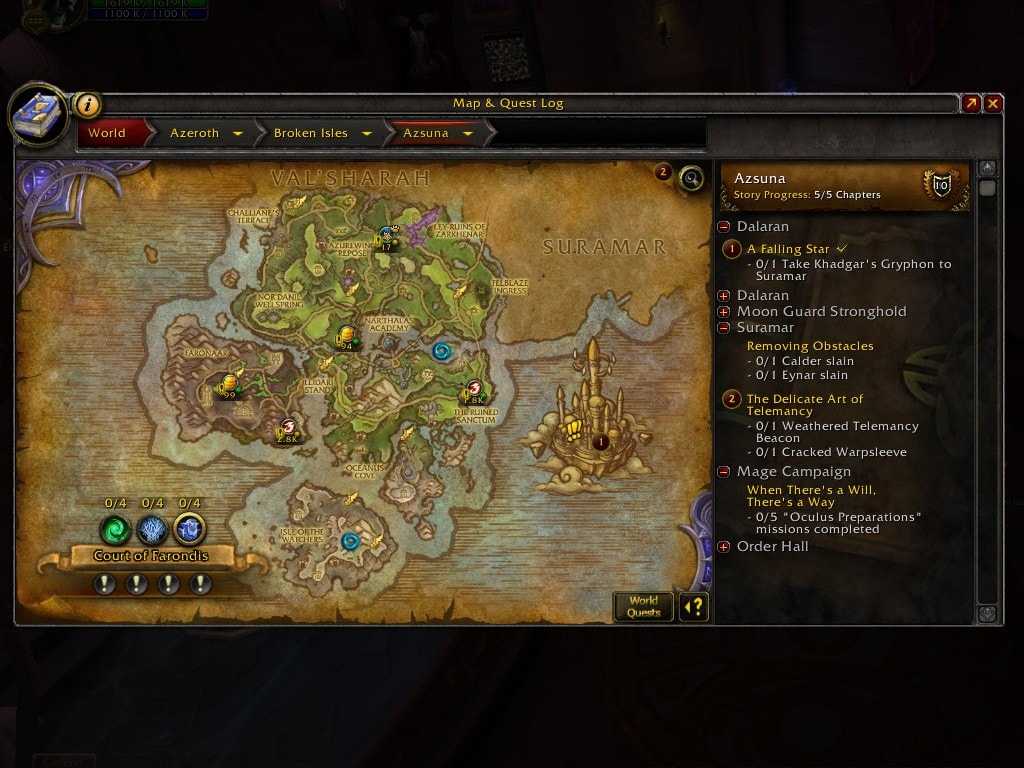The image size is (1024, 768).
Task: Collapse the Suramar quest header
Action: point(724,328)
